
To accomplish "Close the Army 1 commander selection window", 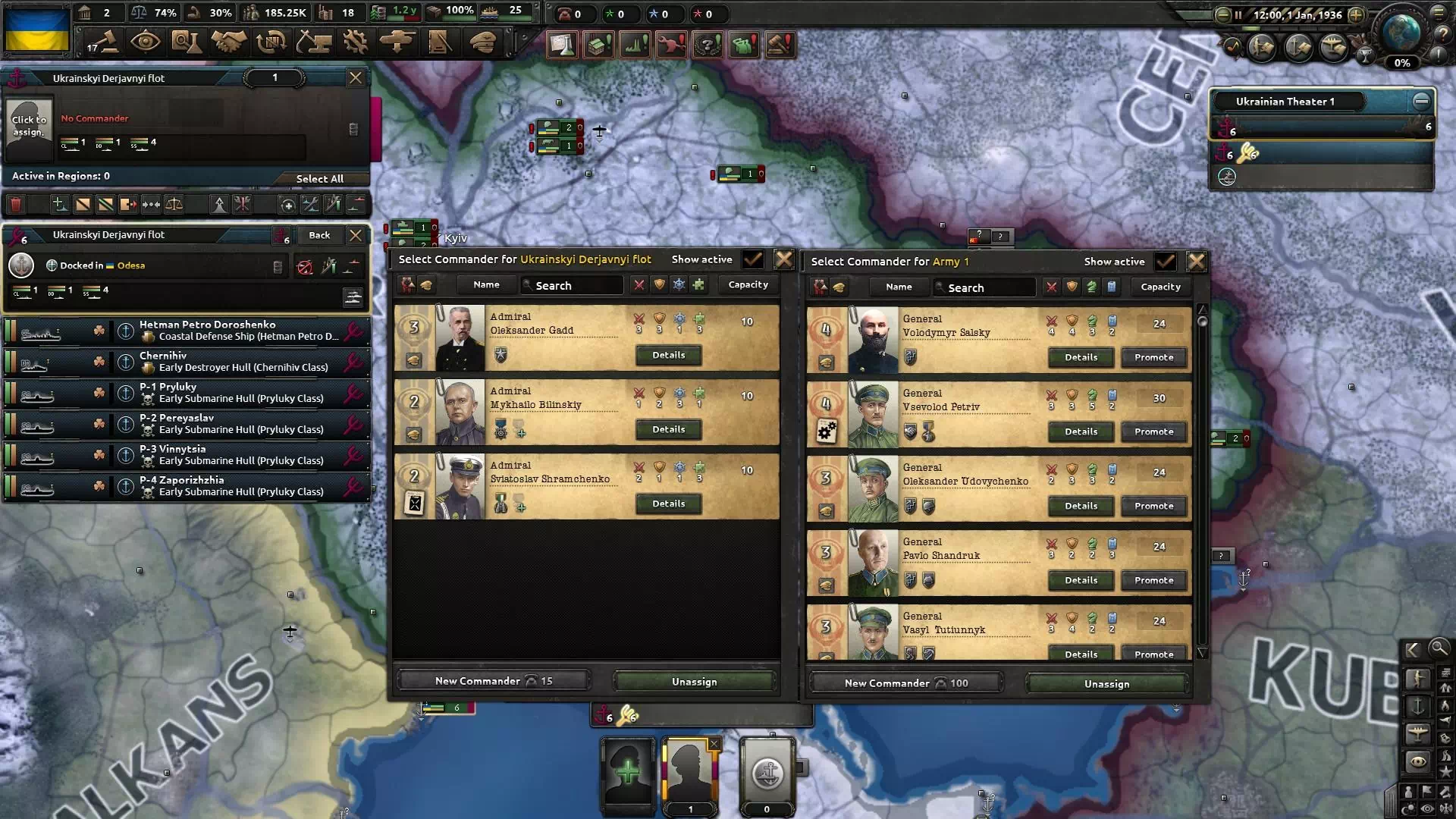I will coord(1196,262).
